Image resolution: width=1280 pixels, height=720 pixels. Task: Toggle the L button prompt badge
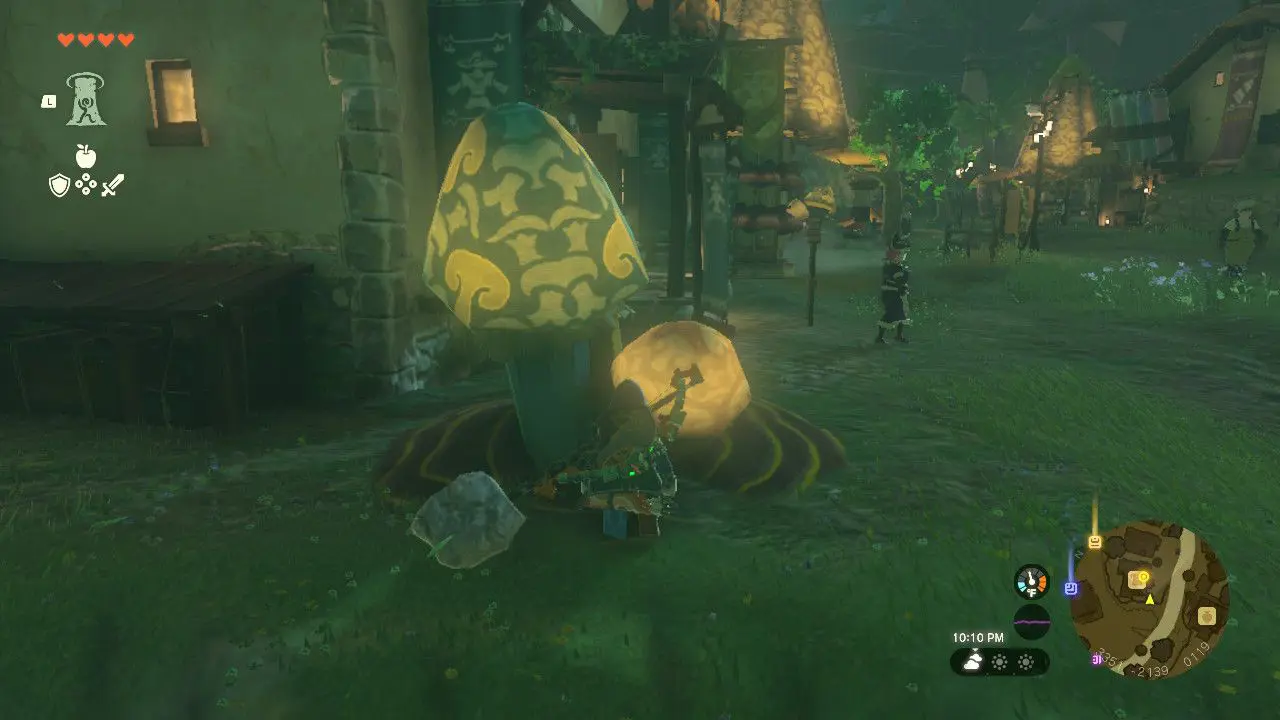coord(49,102)
